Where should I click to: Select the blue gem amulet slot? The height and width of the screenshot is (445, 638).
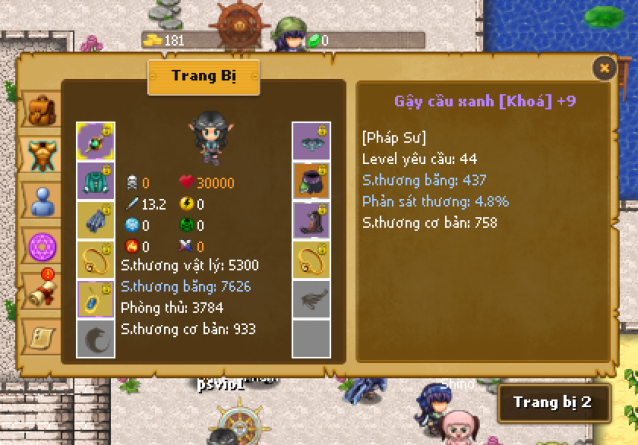pyautogui.click(x=96, y=299)
